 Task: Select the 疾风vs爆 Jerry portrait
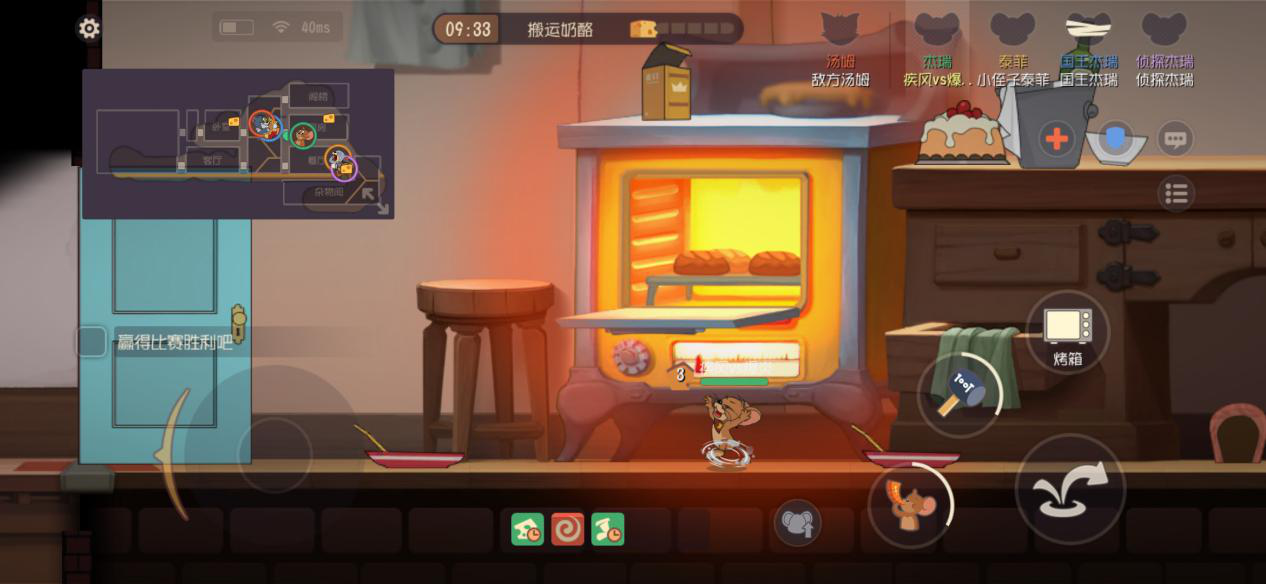[x=937, y=32]
